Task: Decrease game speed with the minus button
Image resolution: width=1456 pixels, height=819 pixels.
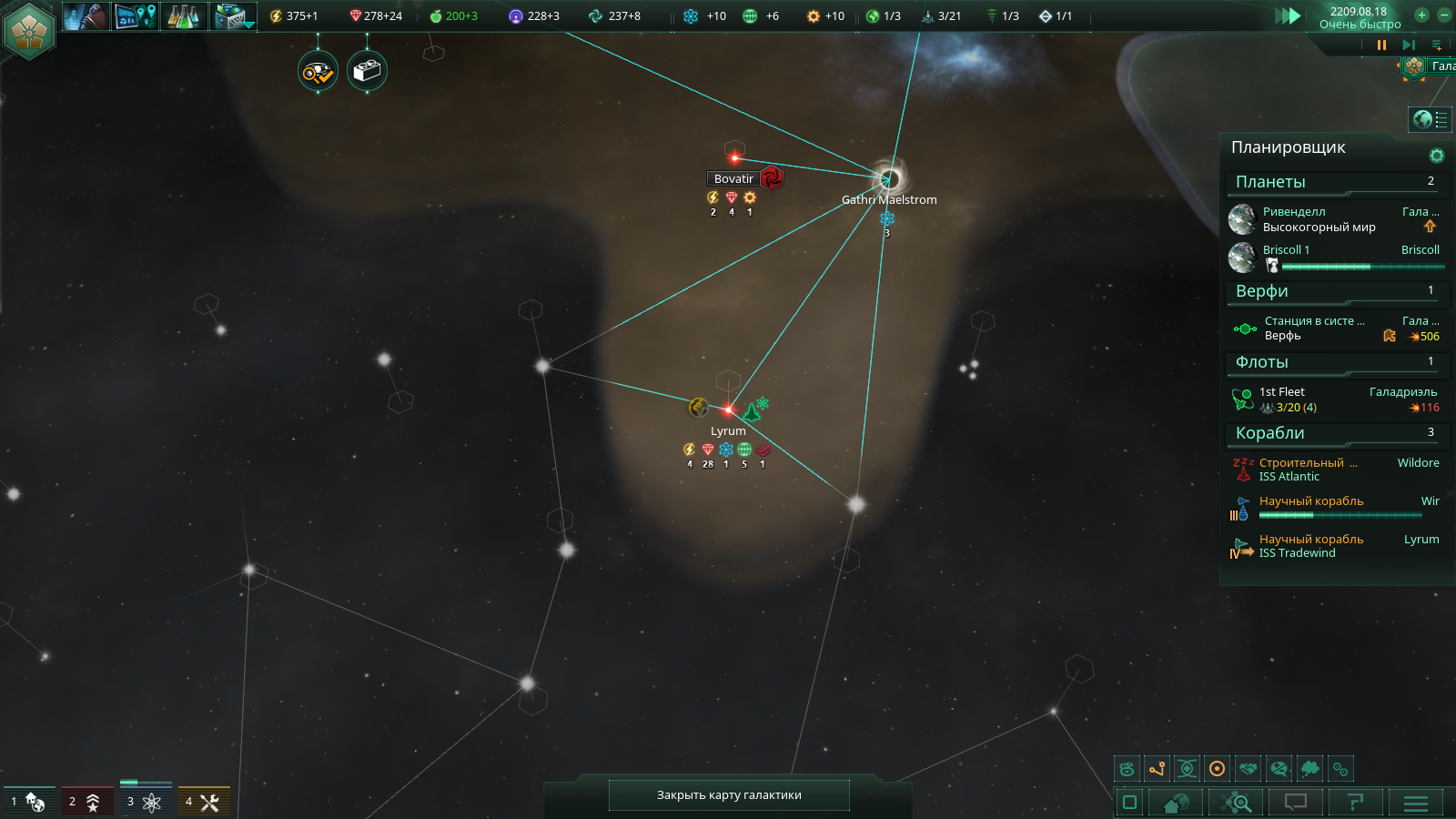Action: (1444, 15)
